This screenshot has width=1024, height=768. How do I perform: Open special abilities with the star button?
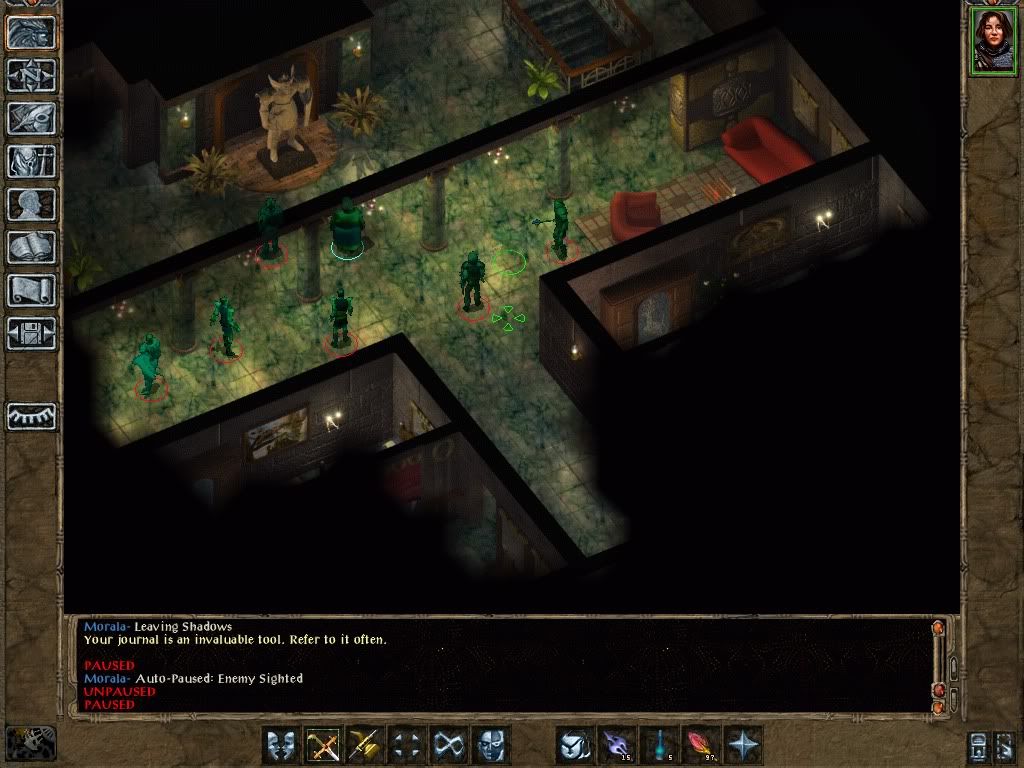(x=743, y=745)
